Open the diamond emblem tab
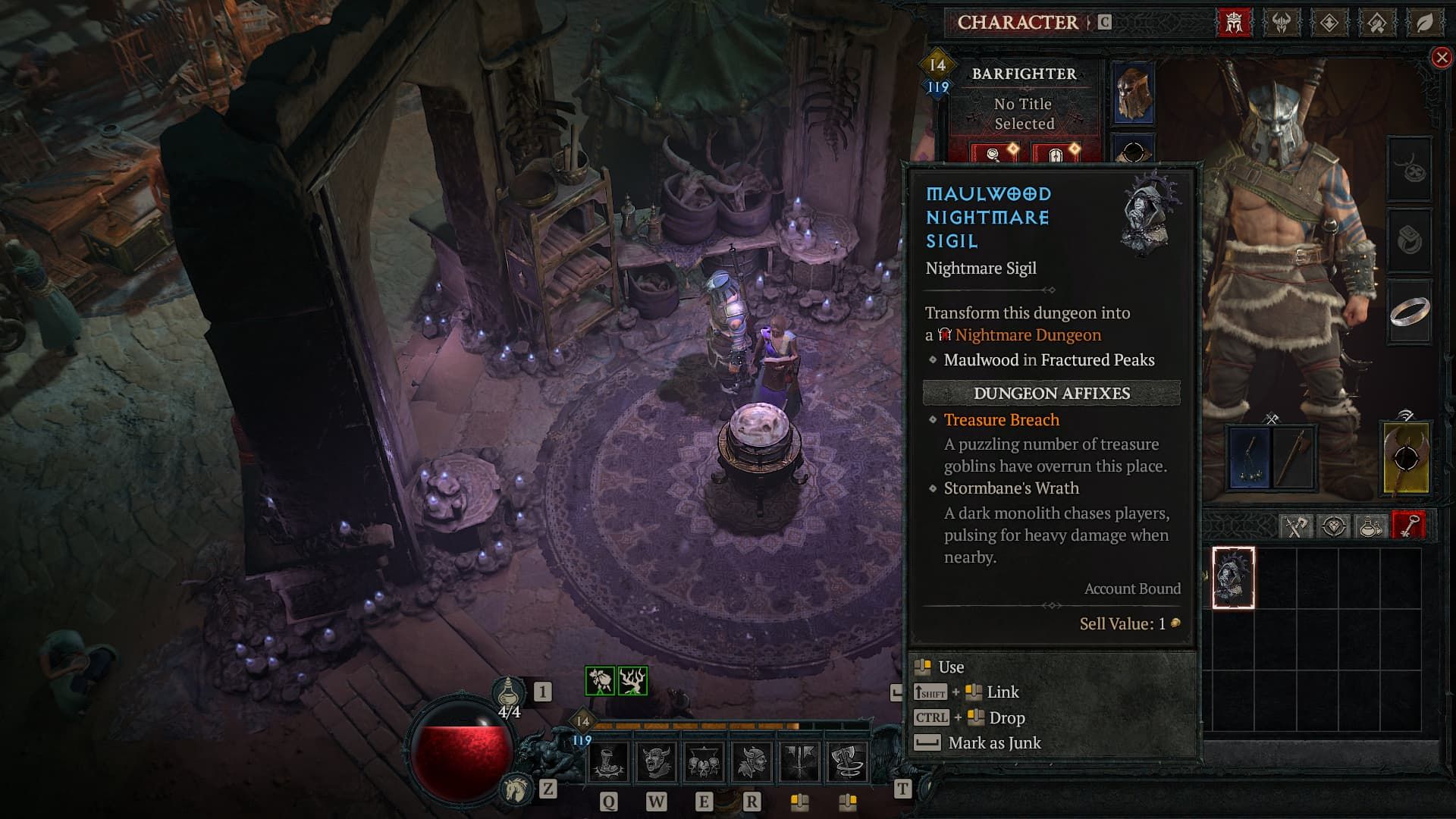This screenshot has width=1456, height=819. [x=1329, y=23]
